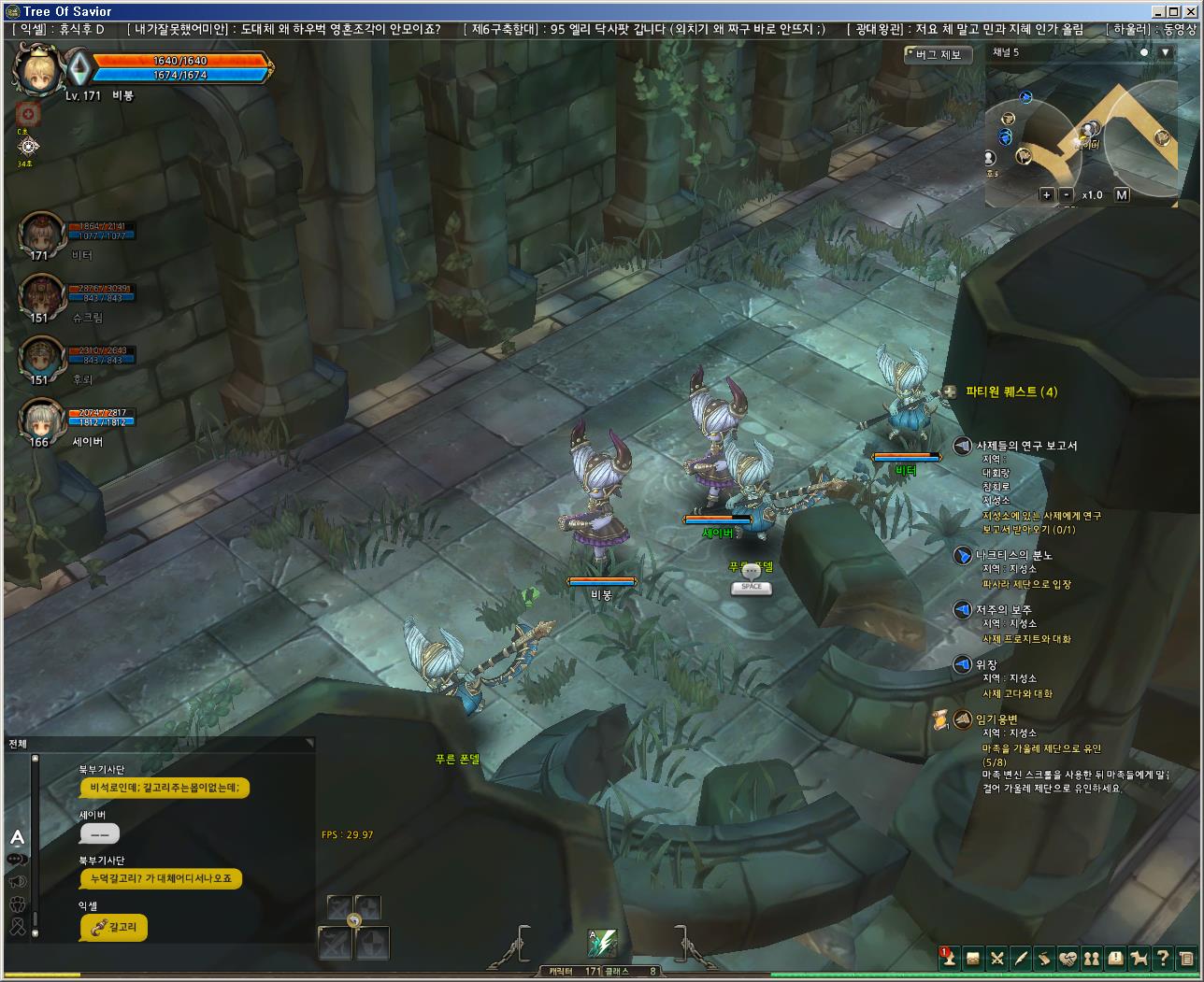
Task: Open the full map with the M button
Action: point(1122,195)
